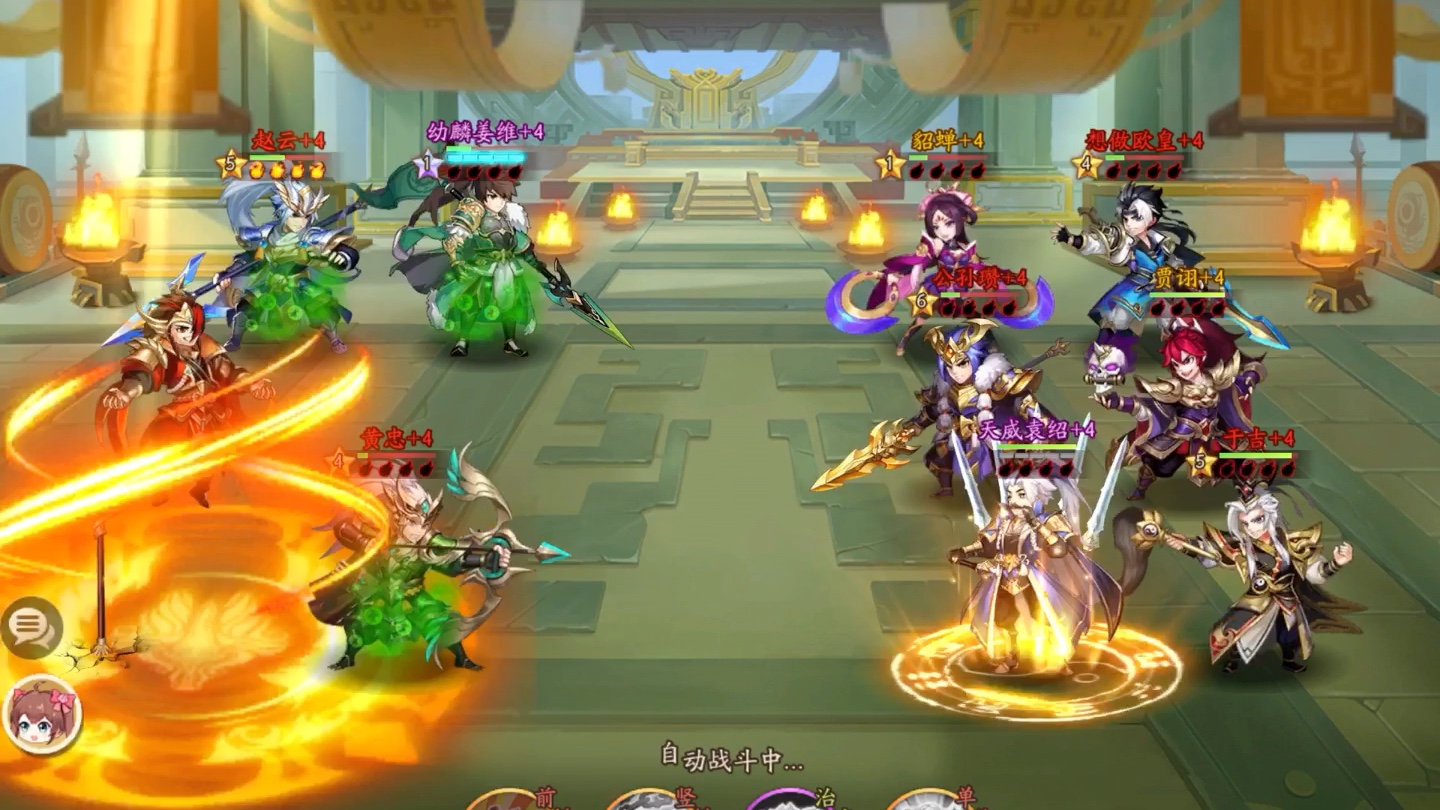Viewport: 1440px width, 810px height.
Task: Click Huang Zhong's green health bar
Action: (398, 455)
